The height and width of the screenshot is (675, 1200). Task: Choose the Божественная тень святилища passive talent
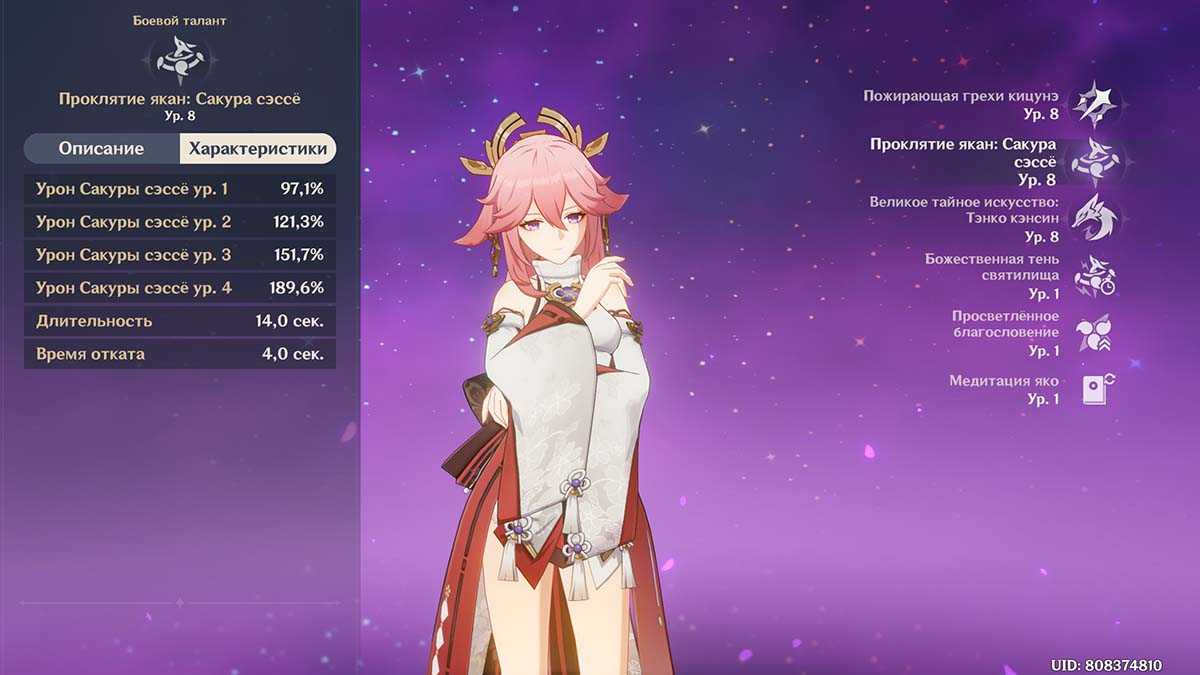click(x=1094, y=275)
